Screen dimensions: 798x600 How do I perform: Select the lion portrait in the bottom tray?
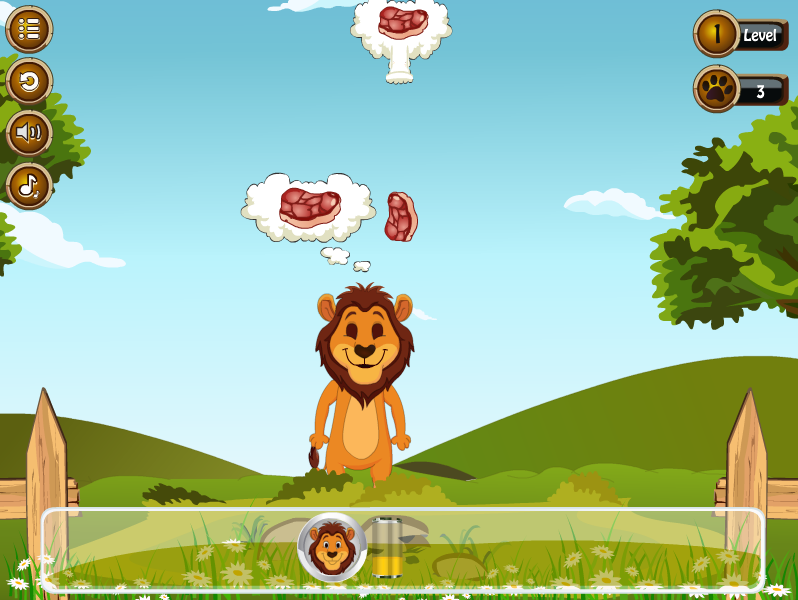[332, 547]
